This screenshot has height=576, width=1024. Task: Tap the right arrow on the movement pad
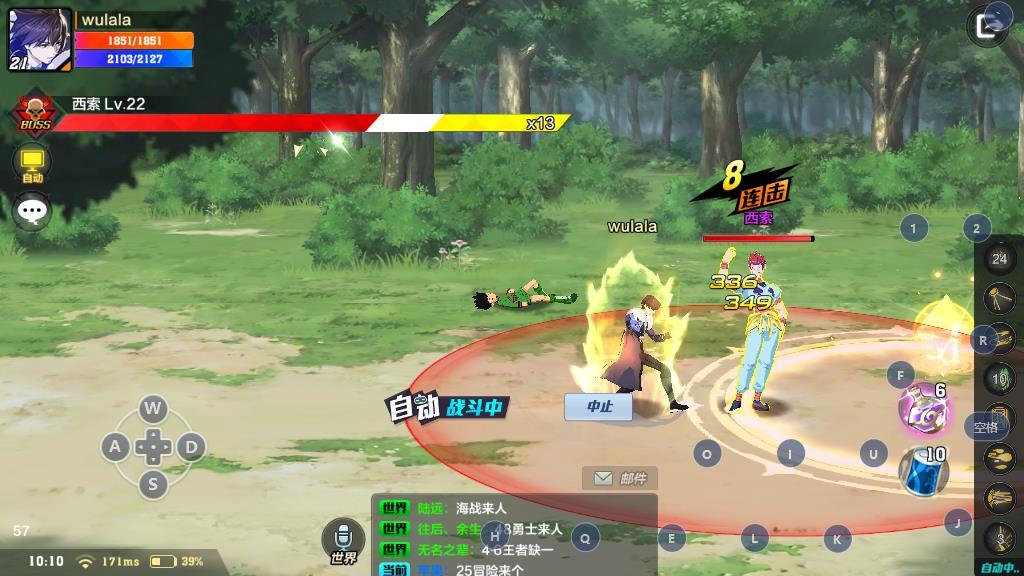coord(191,447)
